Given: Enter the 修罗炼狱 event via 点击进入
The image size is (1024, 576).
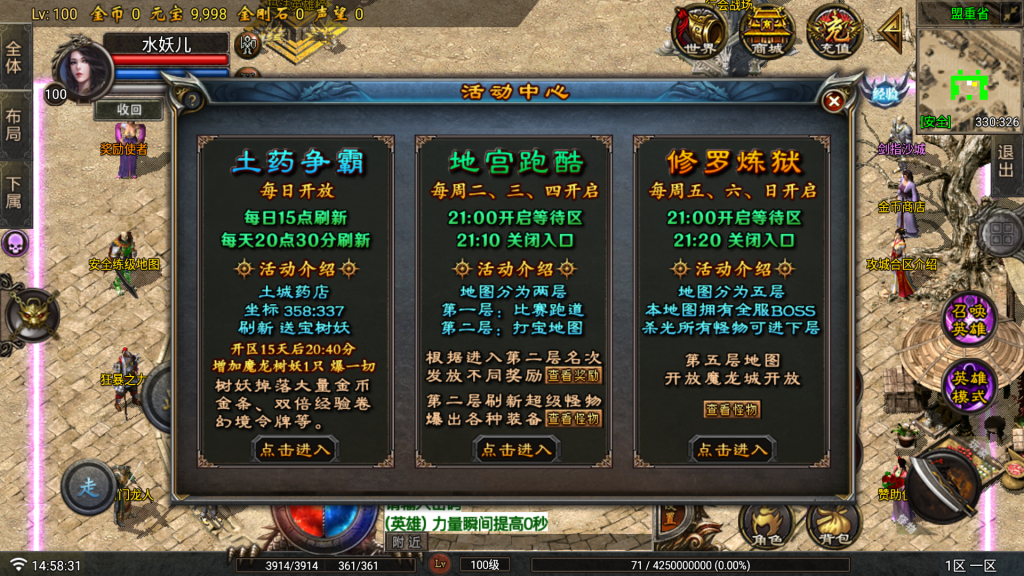Looking at the screenshot, I should 733,450.
